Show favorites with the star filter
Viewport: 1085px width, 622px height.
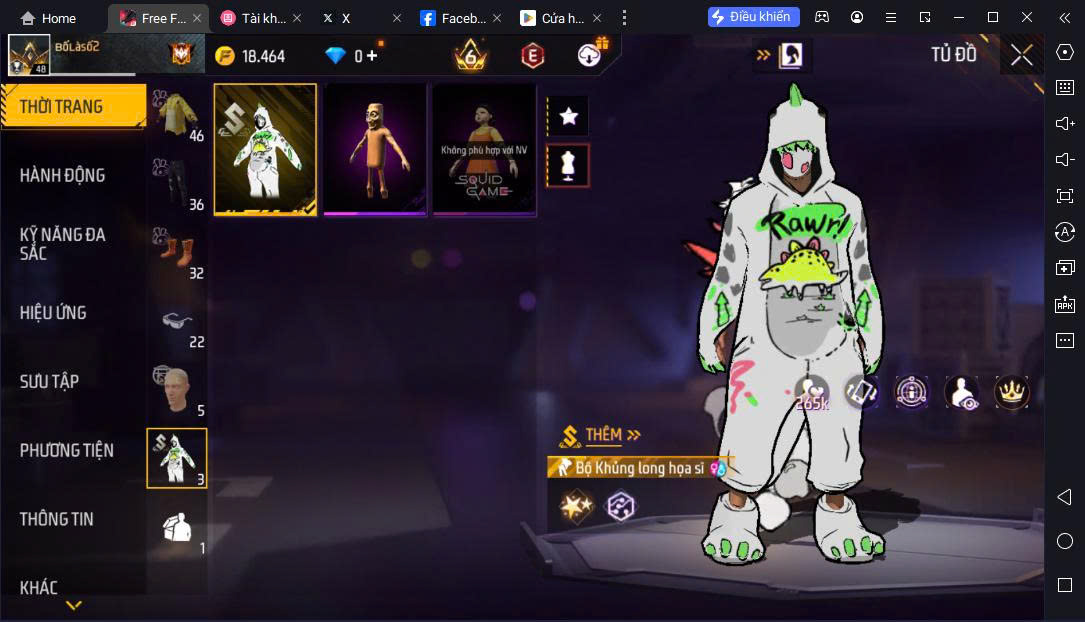coord(568,116)
